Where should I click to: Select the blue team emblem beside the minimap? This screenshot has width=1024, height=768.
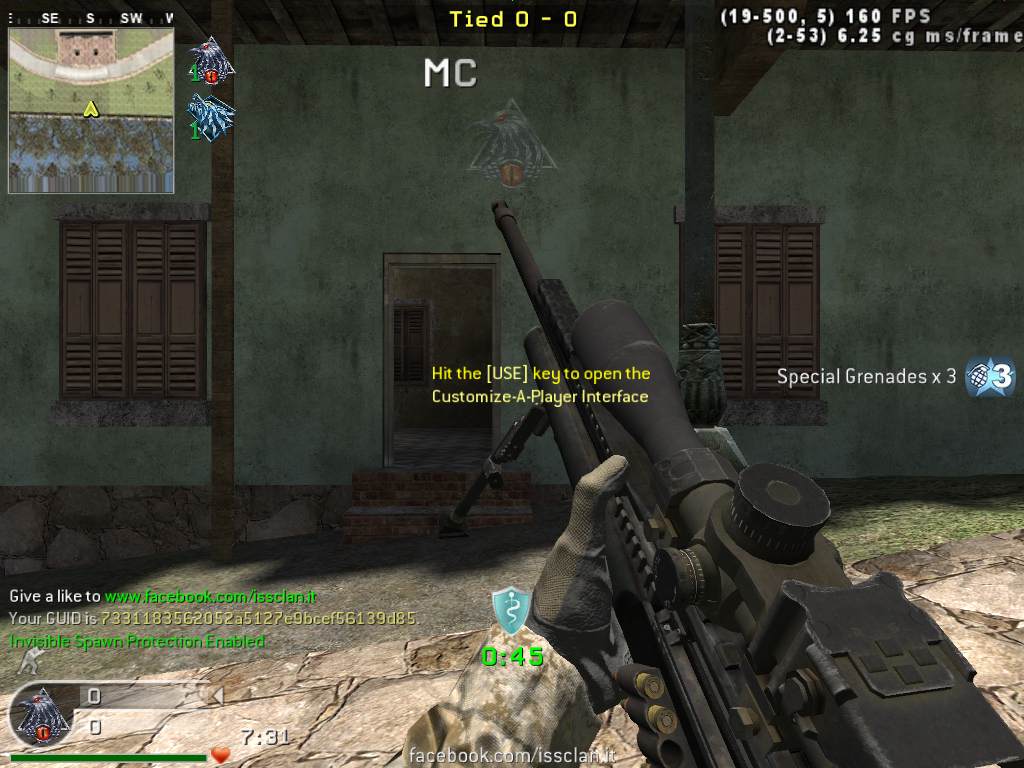pos(212,117)
